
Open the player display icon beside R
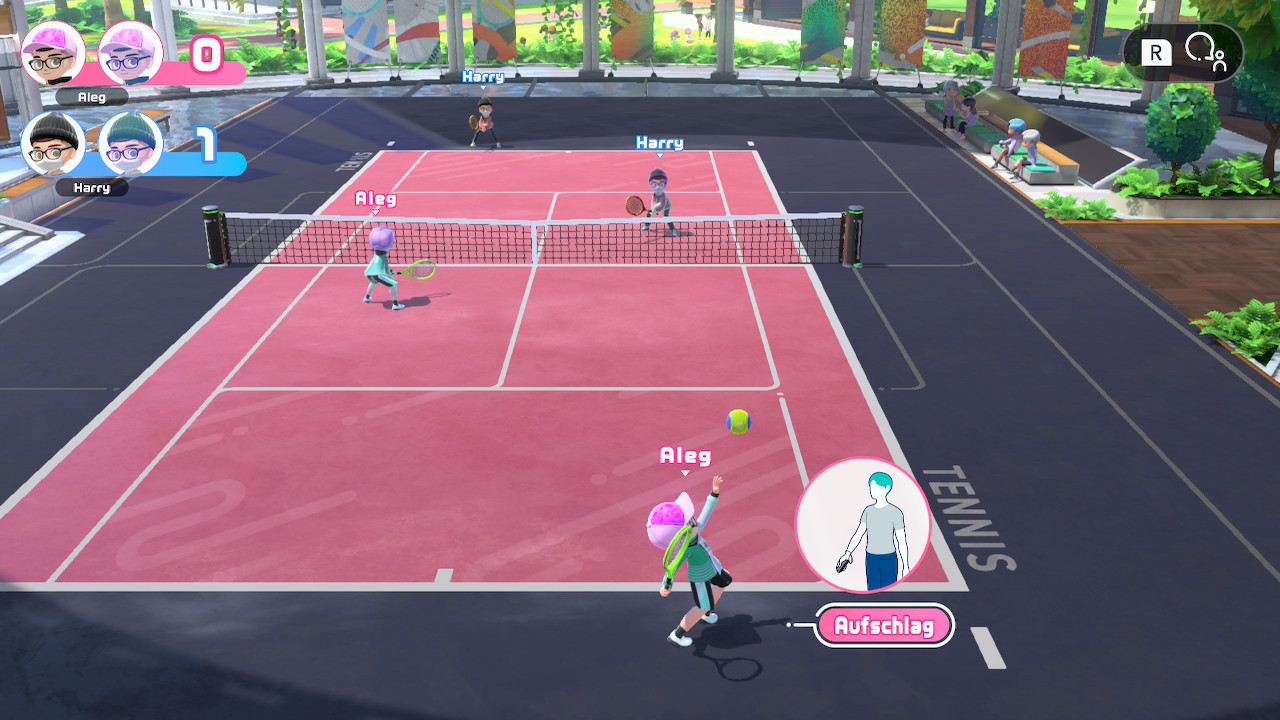click(x=1204, y=52)
